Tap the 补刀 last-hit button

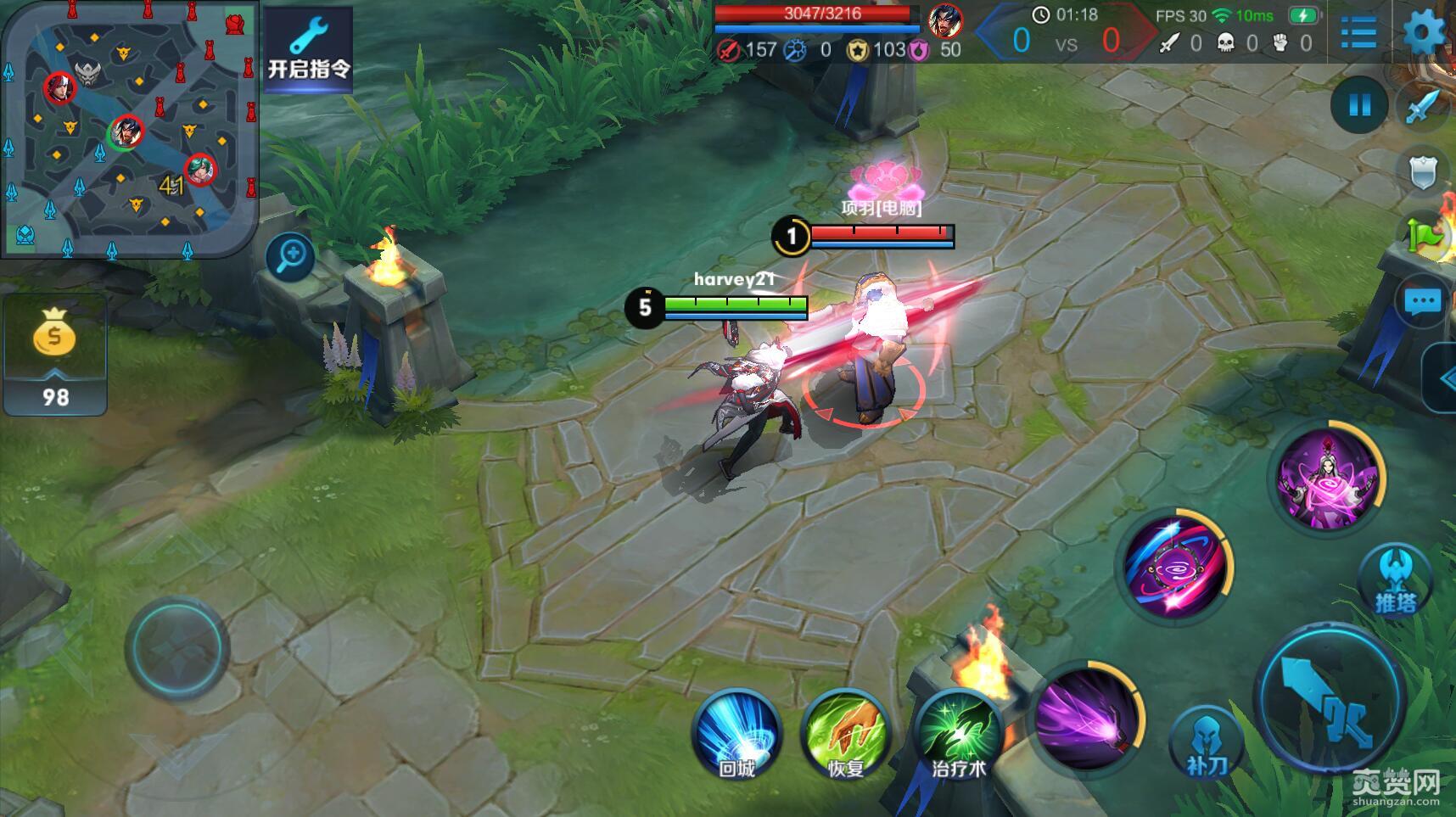coord(1206,742)
